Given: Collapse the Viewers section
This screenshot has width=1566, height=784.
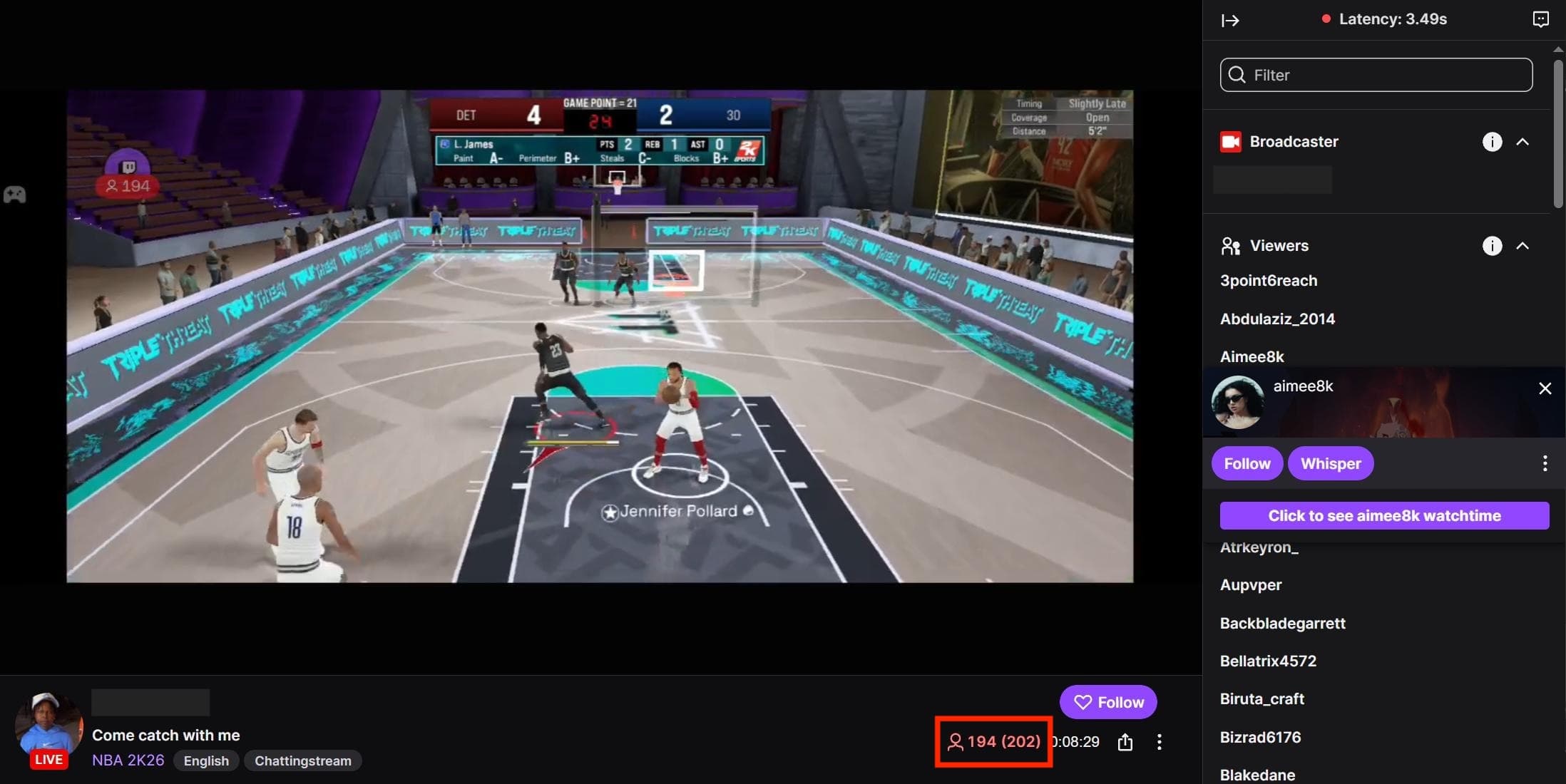Looking at the screenshot, I should click(x=1523, y=246).
